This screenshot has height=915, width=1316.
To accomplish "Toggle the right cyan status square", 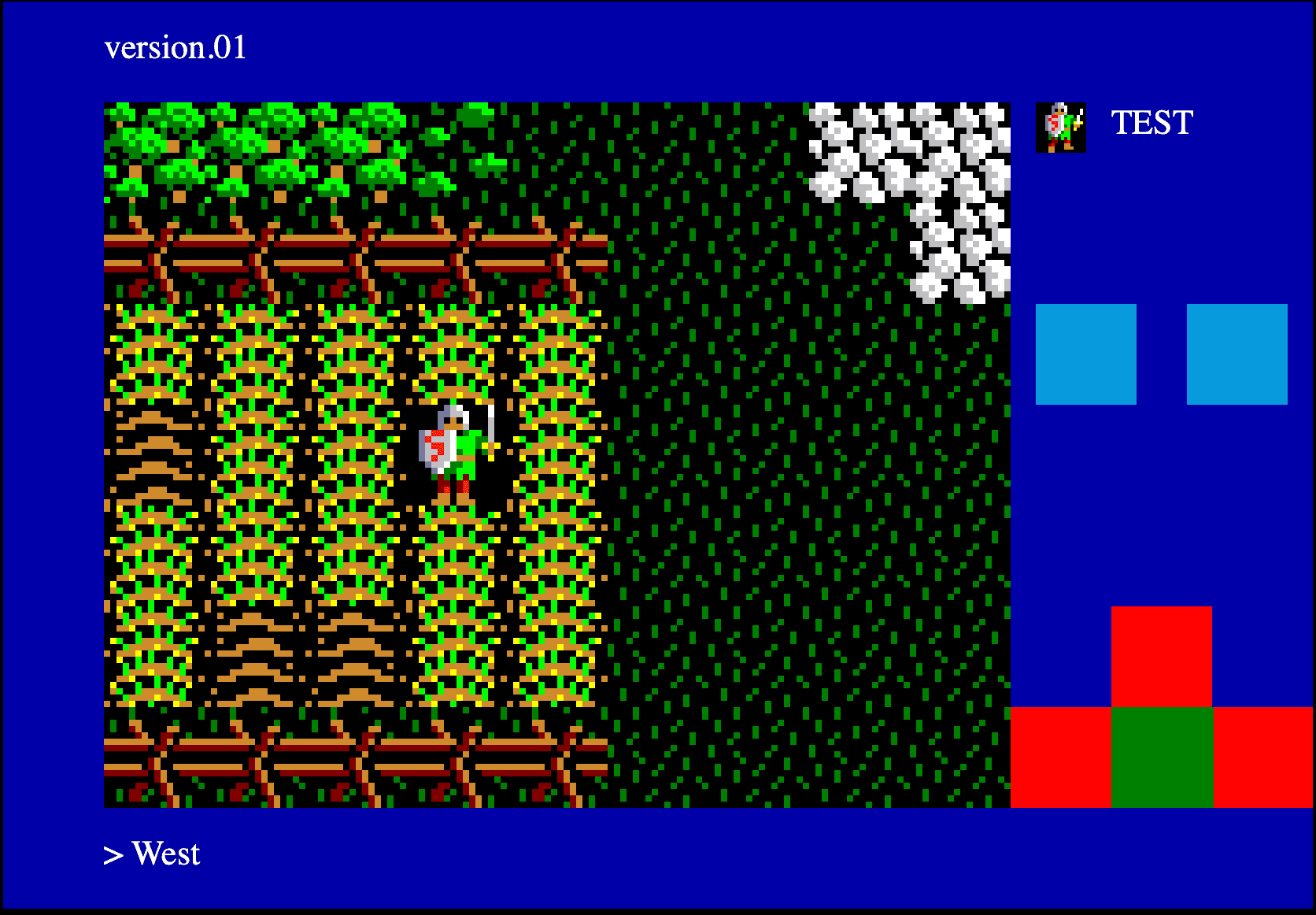I will (1236, 354).
